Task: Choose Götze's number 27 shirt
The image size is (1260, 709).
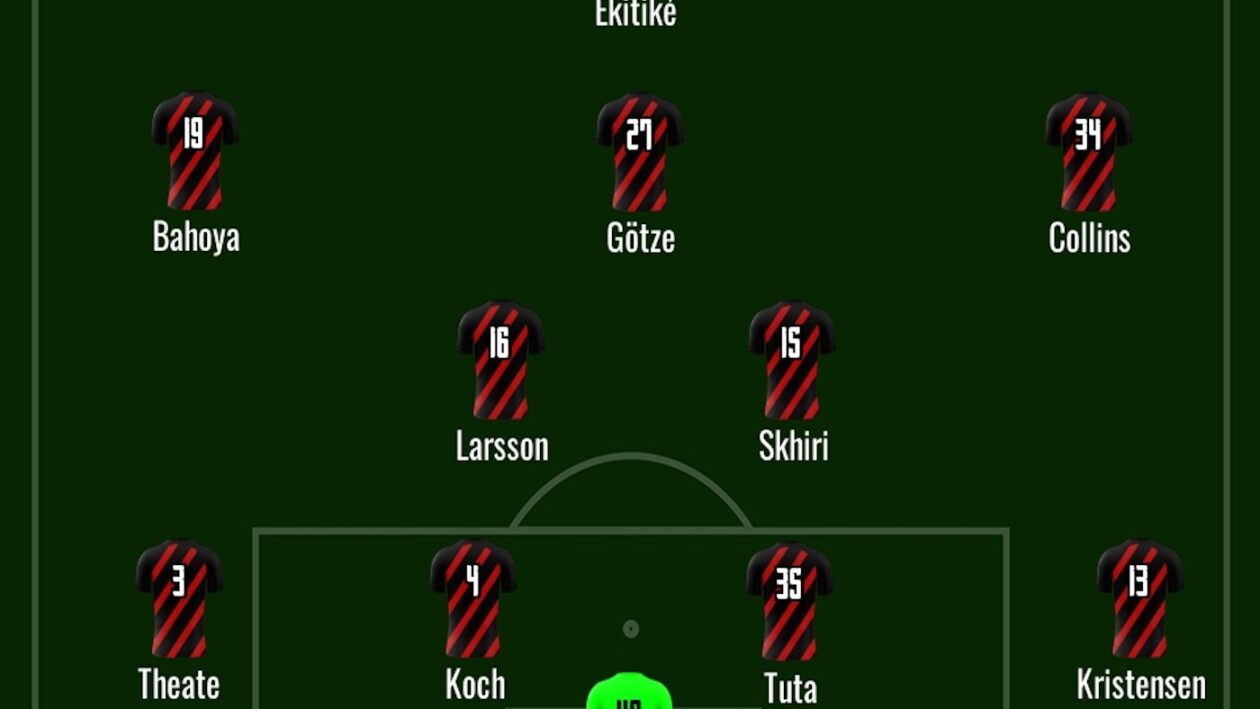Action: click(x=640, y=150)
